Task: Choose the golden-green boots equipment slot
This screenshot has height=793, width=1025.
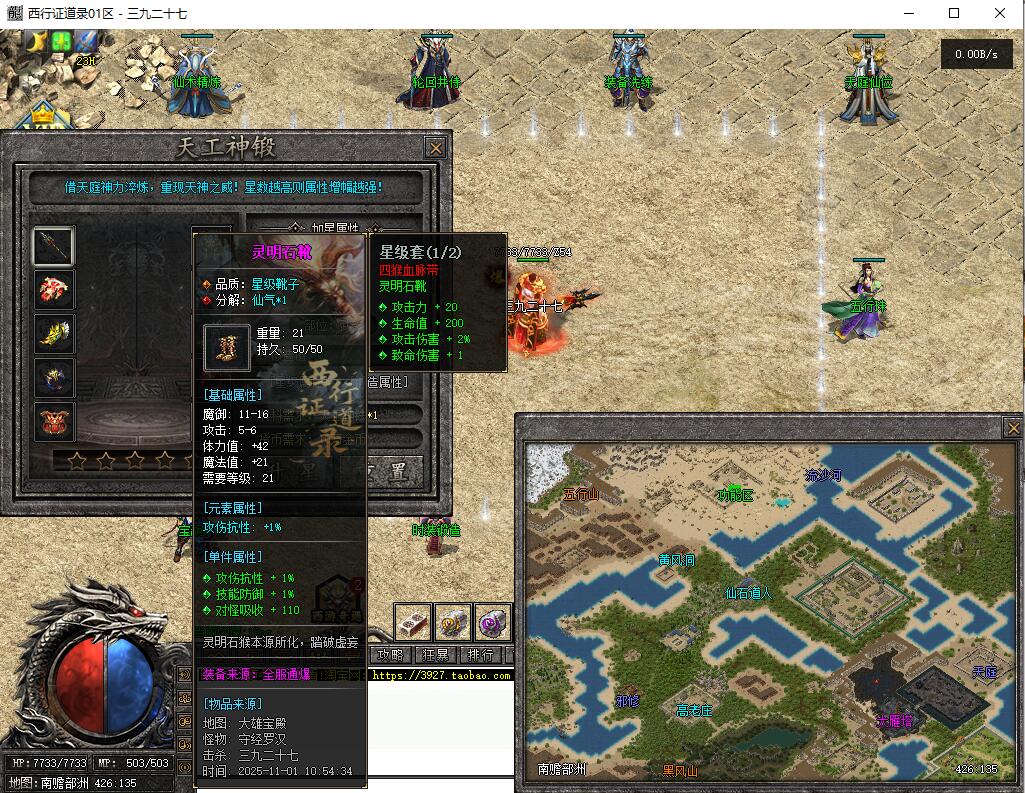Action: click(x=54, y=334)
